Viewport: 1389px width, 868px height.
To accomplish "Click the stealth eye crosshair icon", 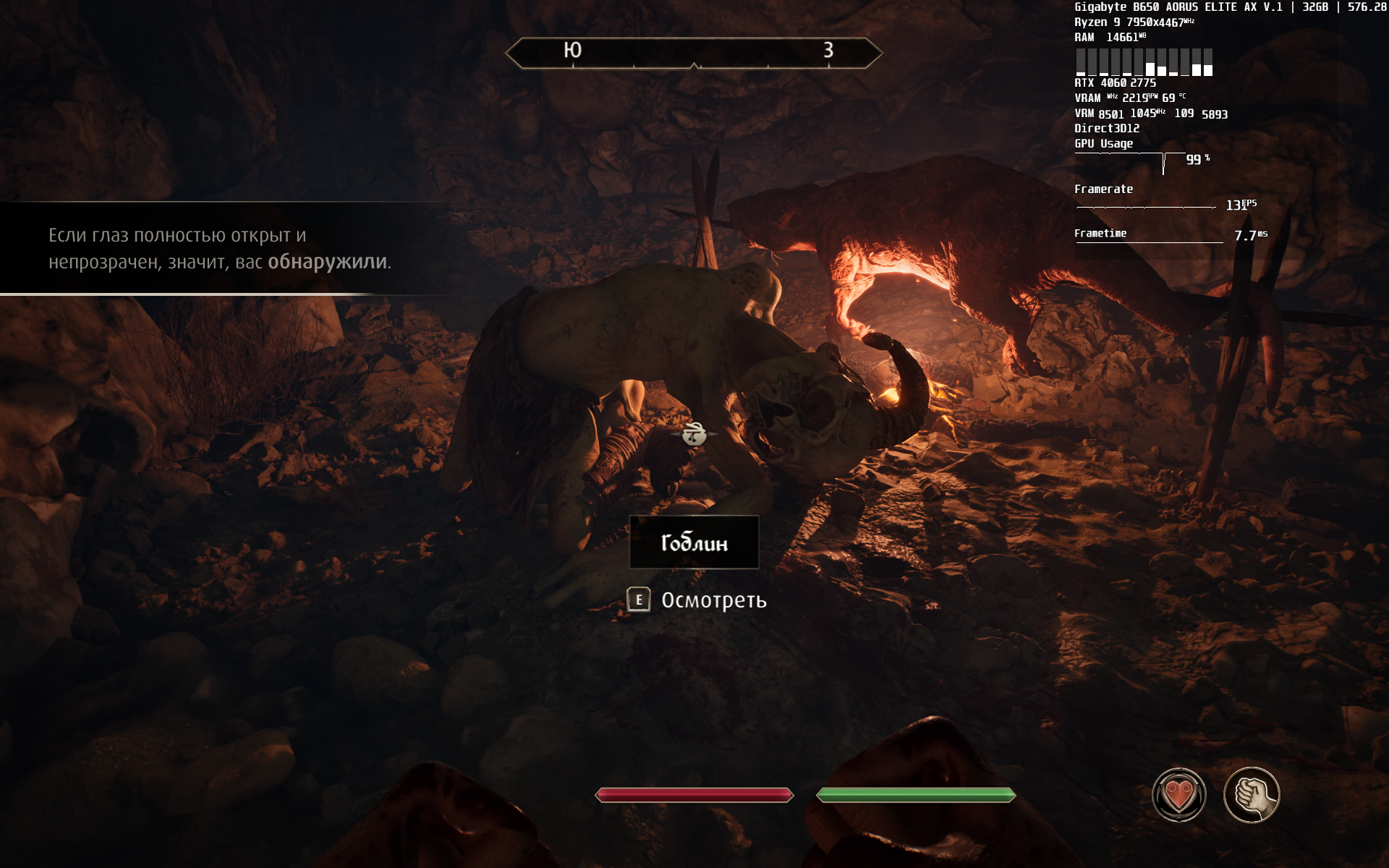I will pyautogui.click(x=694, y=434).
